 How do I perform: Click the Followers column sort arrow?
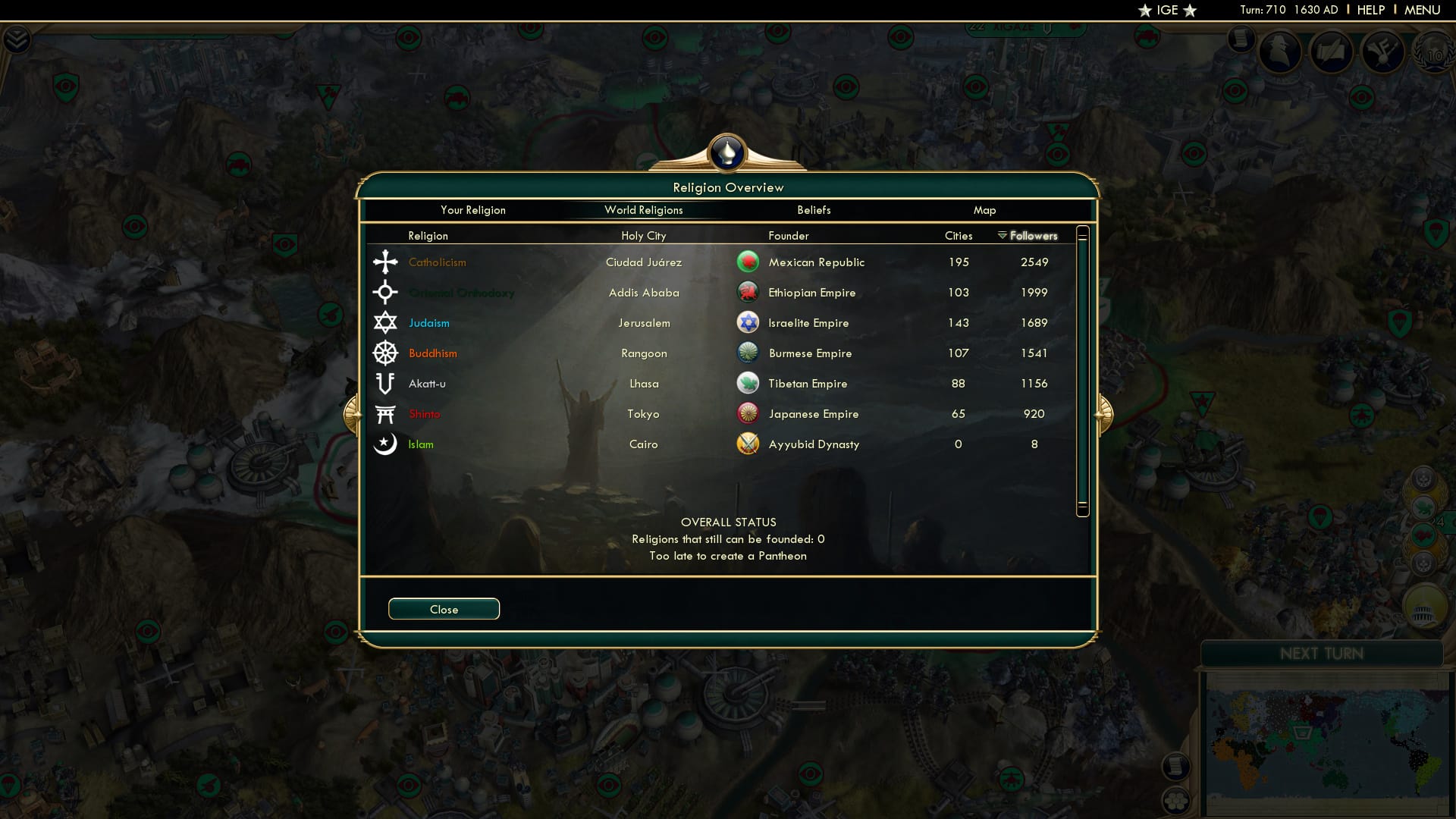point(1000,236)
